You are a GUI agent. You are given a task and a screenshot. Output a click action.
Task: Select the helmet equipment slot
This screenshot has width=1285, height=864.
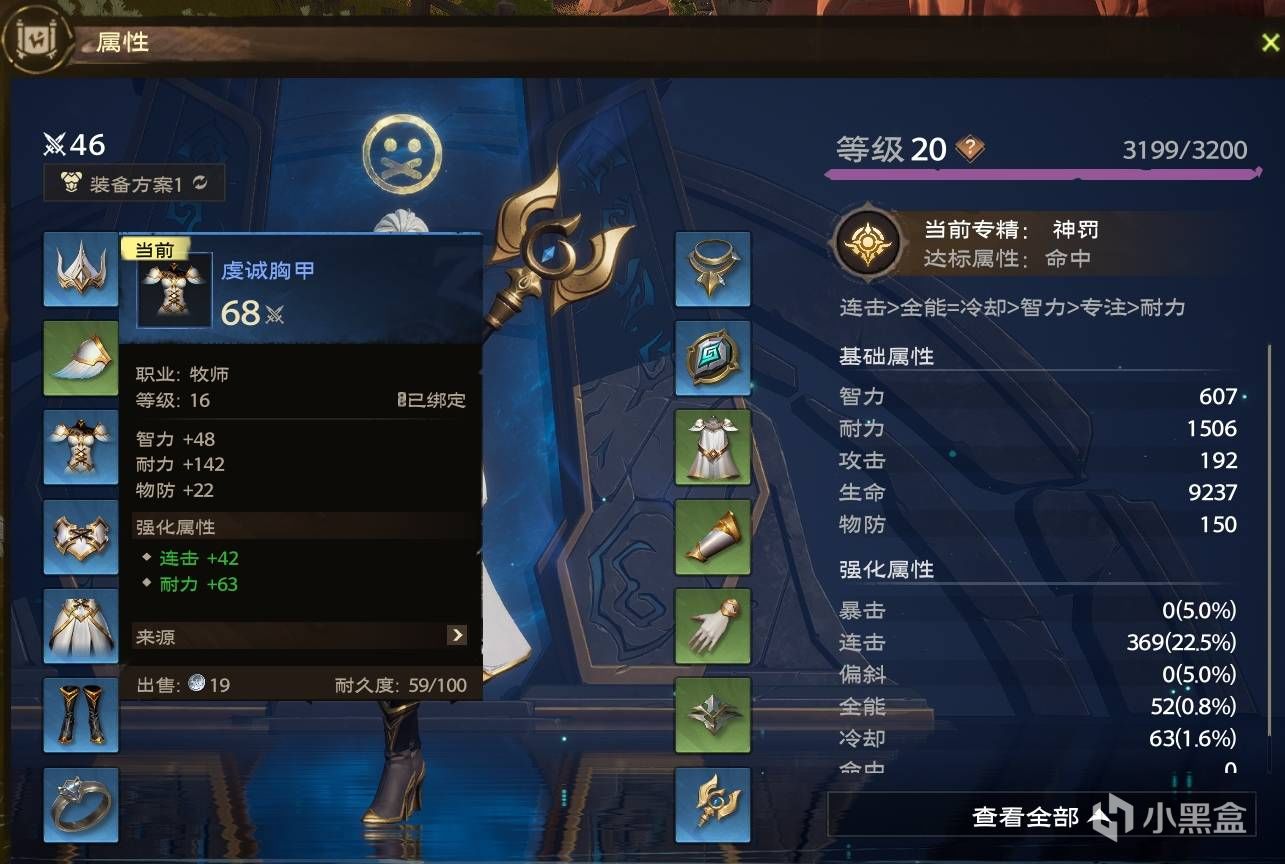click(x=80, y=268)
